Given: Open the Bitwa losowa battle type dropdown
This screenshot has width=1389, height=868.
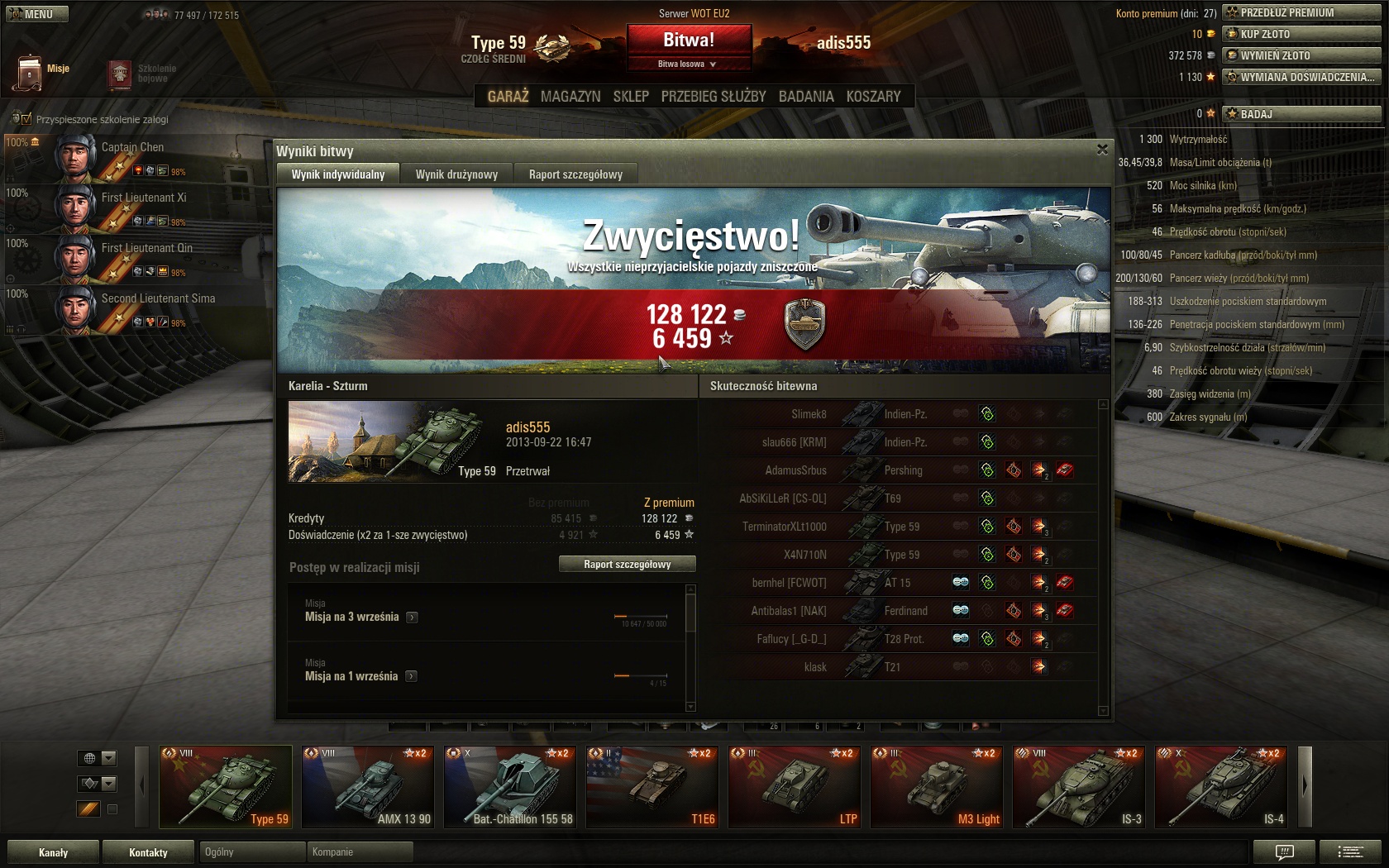Looking at the screenshot, I should click(x=689, y=64).
